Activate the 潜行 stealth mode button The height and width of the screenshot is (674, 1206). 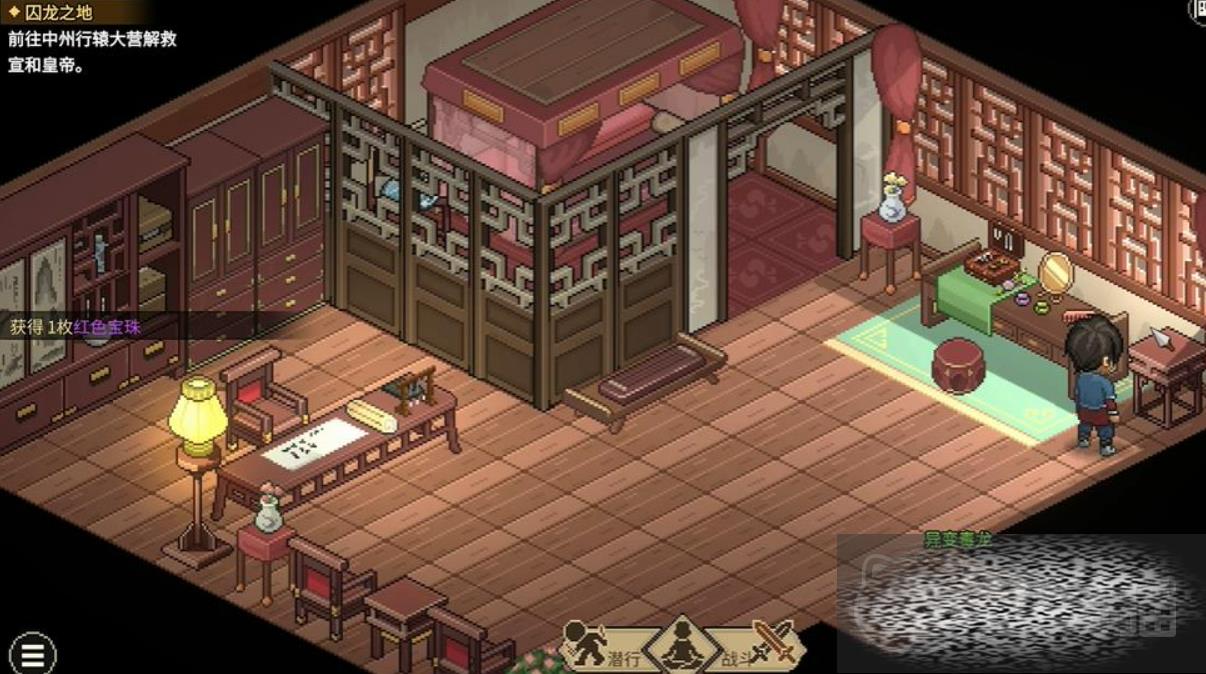600,646
